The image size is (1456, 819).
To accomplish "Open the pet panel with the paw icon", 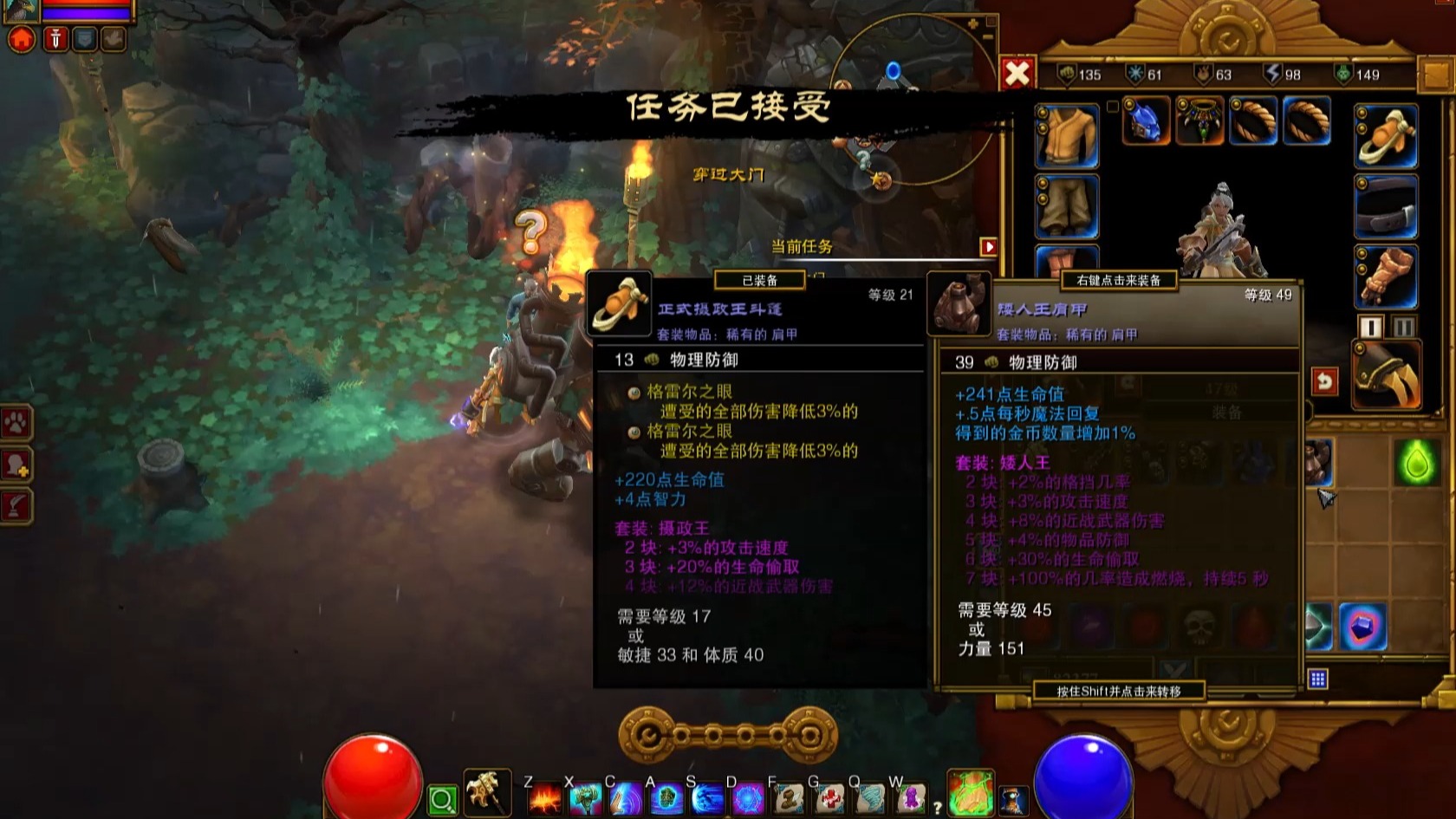I will point(16,423).
